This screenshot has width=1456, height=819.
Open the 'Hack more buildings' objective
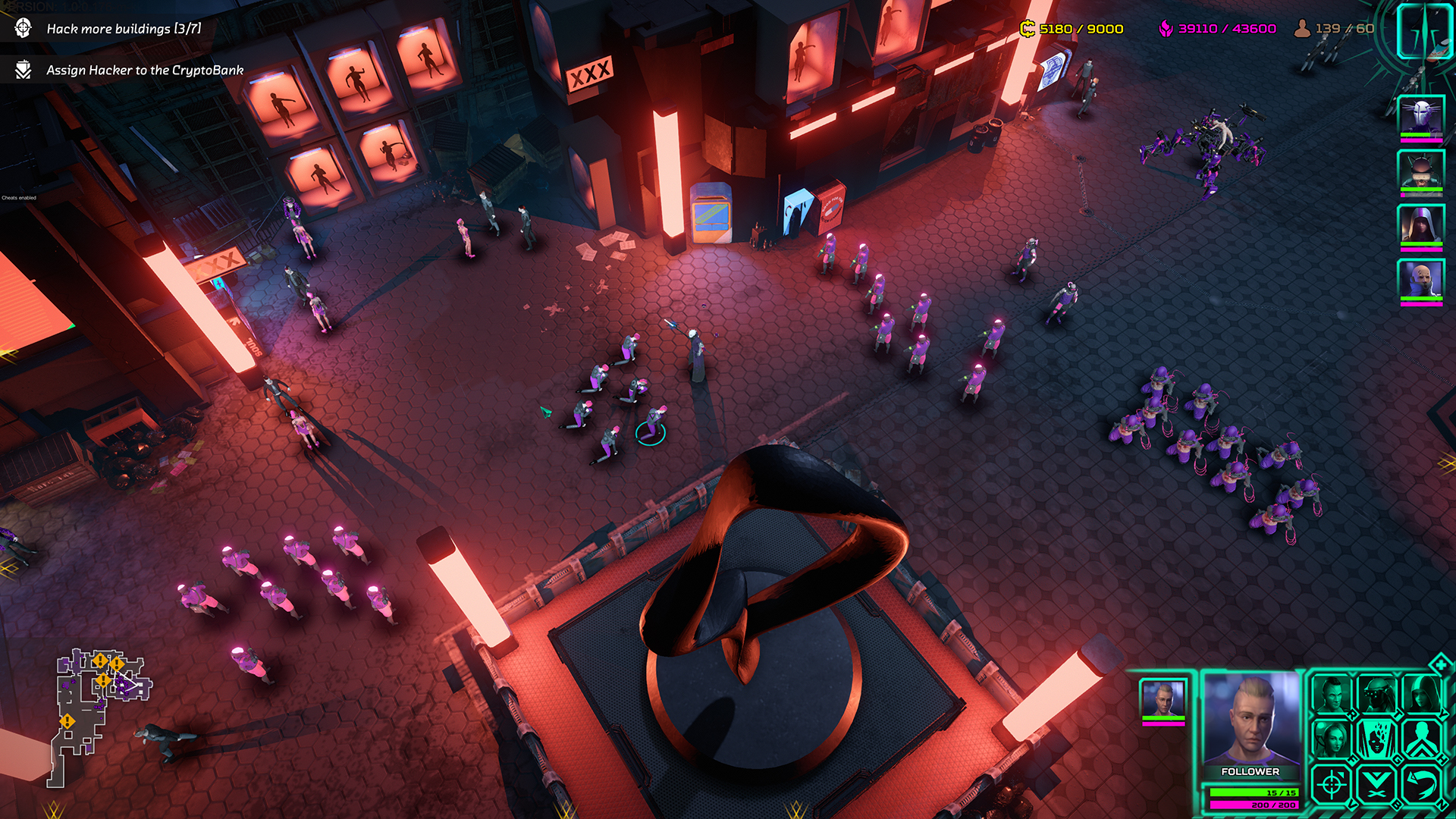point(124,29)
